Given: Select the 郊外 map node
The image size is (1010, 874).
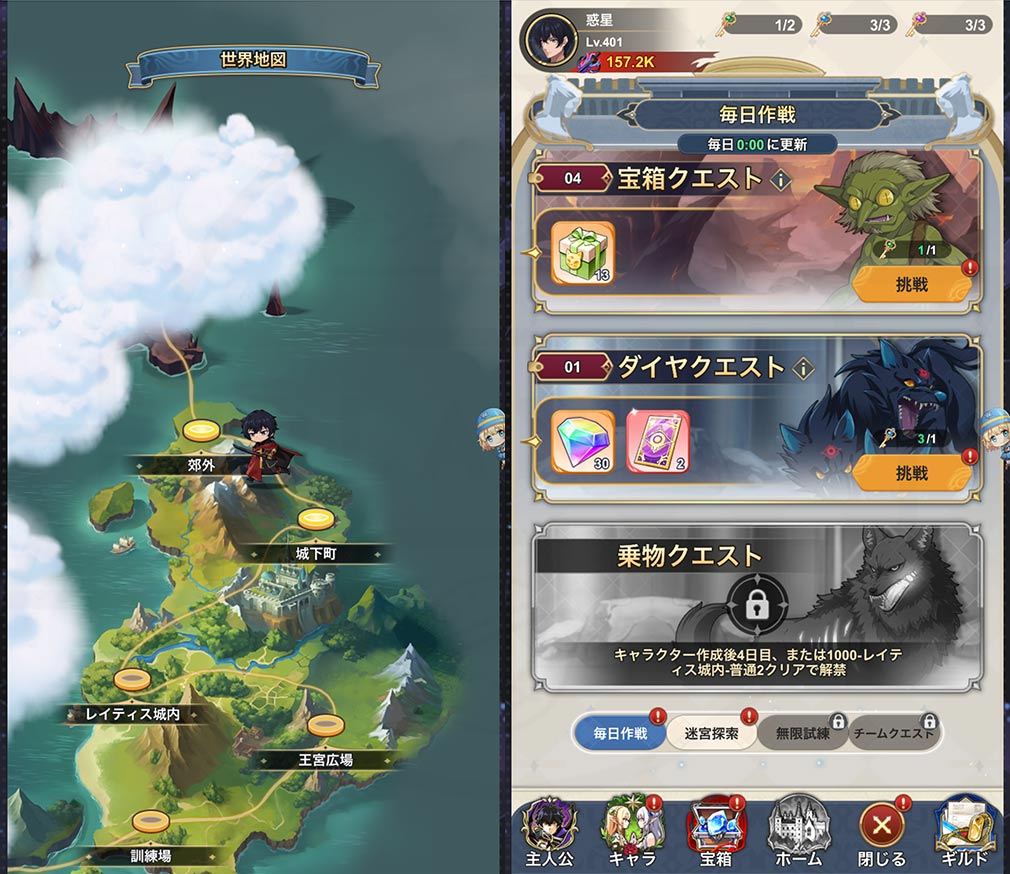Looking at the screenshot, I should click(x=201, y=432).
